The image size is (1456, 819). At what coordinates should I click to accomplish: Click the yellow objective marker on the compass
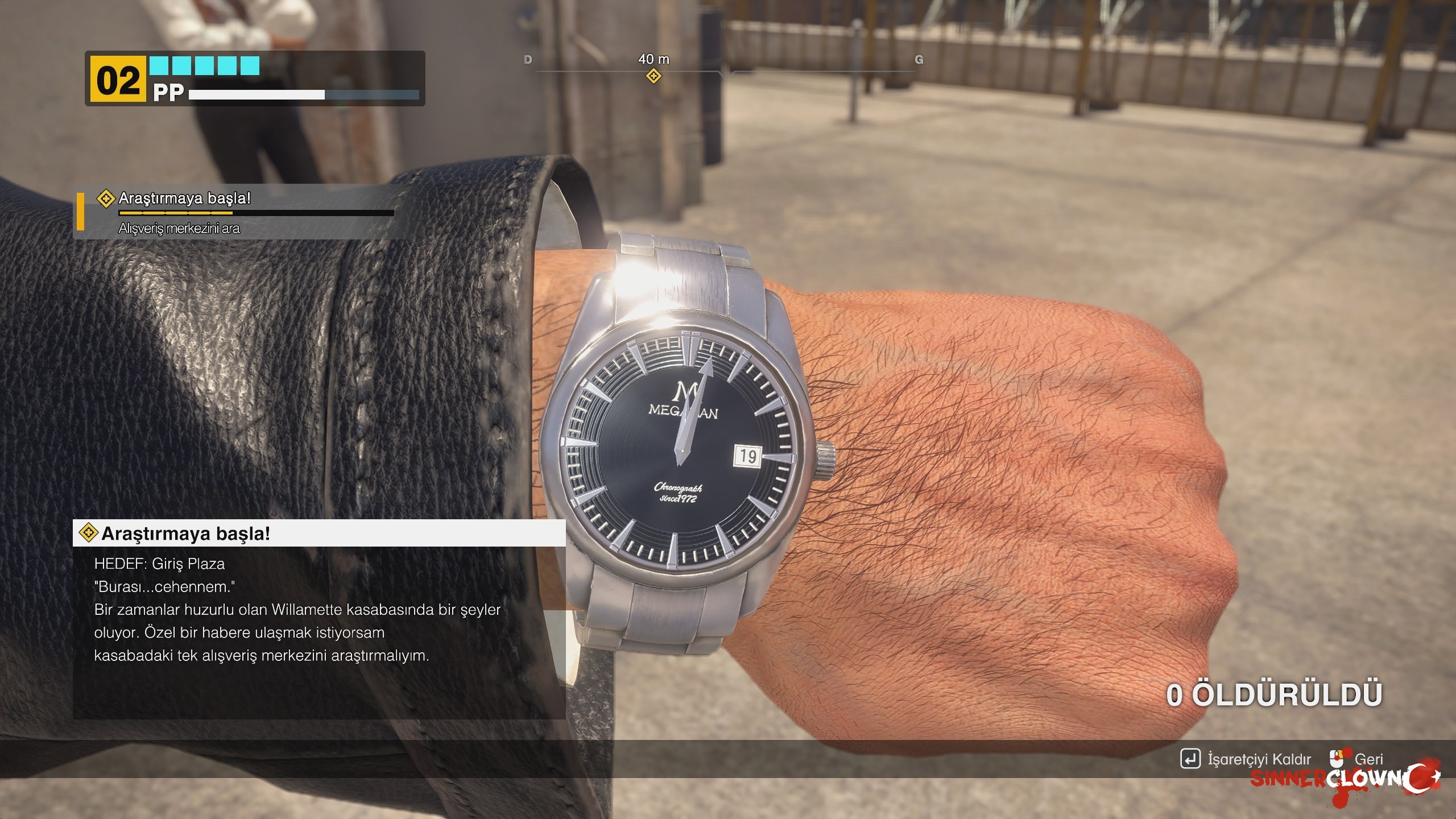coord(653,76)
